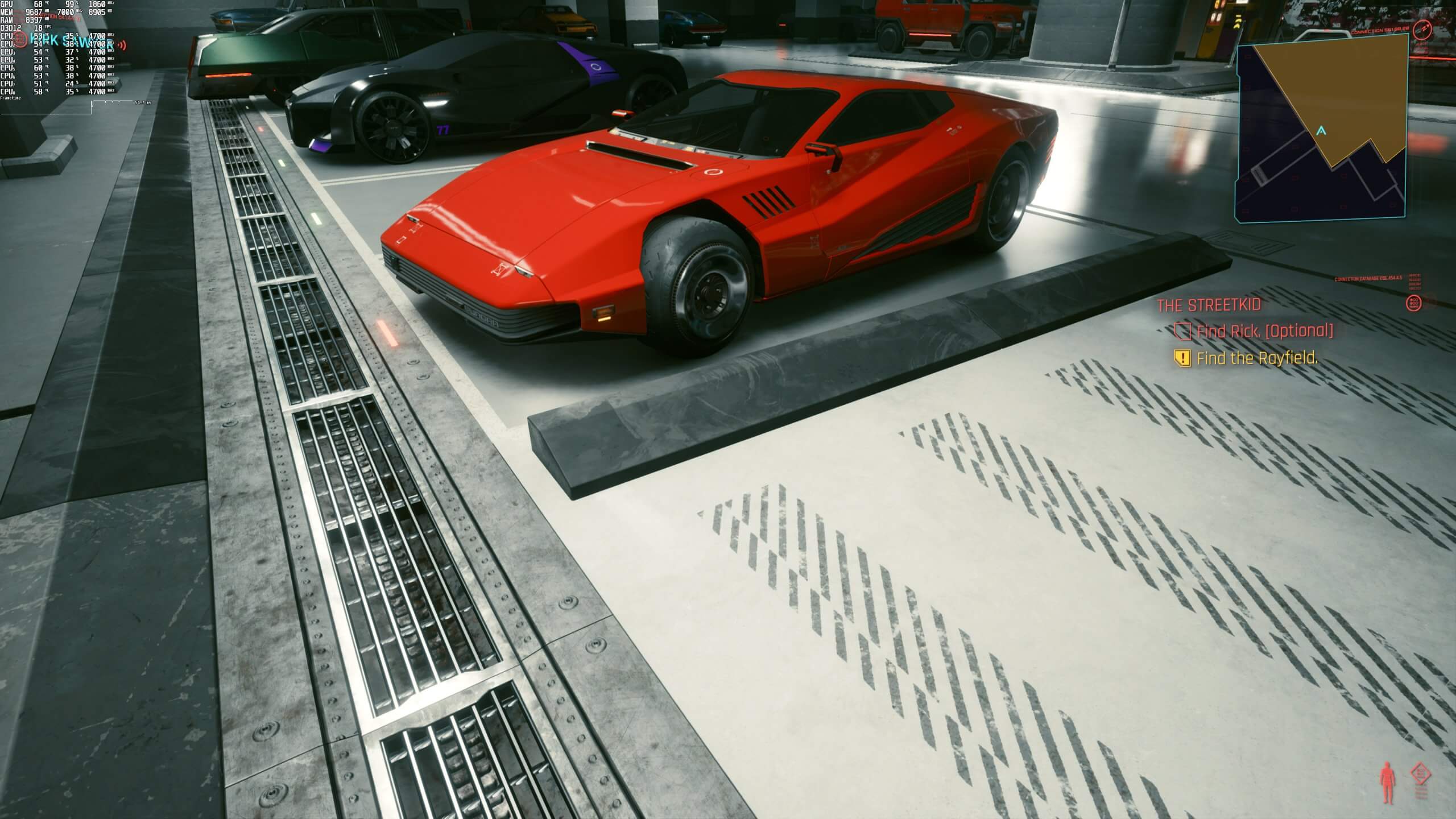Click the Find the Rayfield objective text
This screenshot has height=819, width=1456.
pyautogui.click(x=1256, y=358)
